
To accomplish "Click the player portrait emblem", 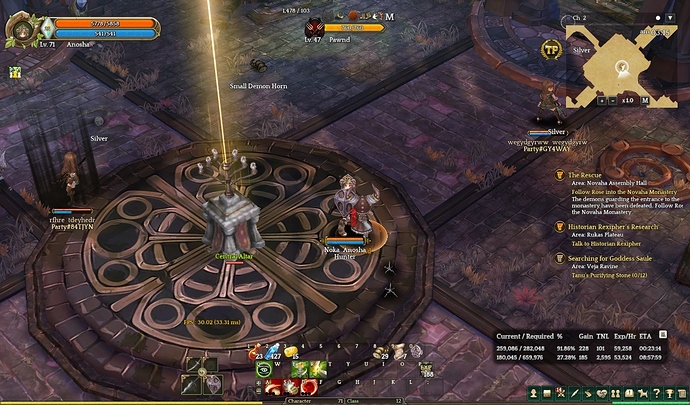I will (21, 28).
